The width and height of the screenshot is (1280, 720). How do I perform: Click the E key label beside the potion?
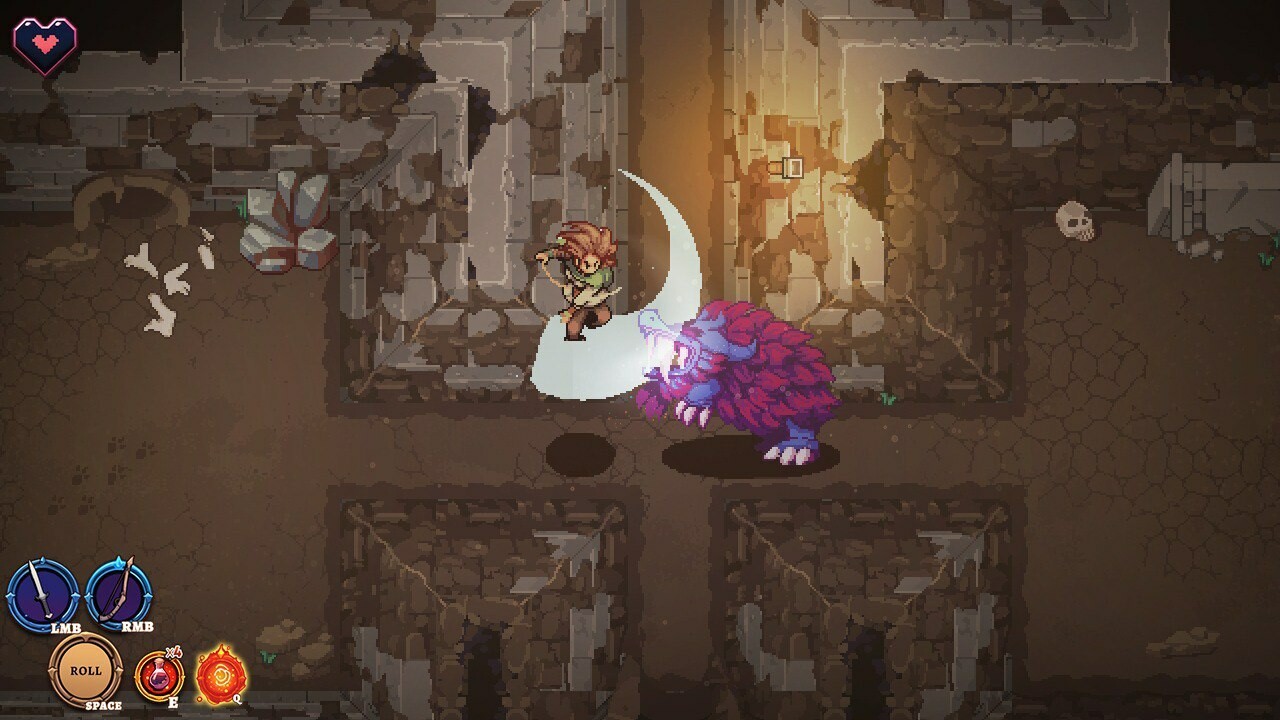click(174, 701)
